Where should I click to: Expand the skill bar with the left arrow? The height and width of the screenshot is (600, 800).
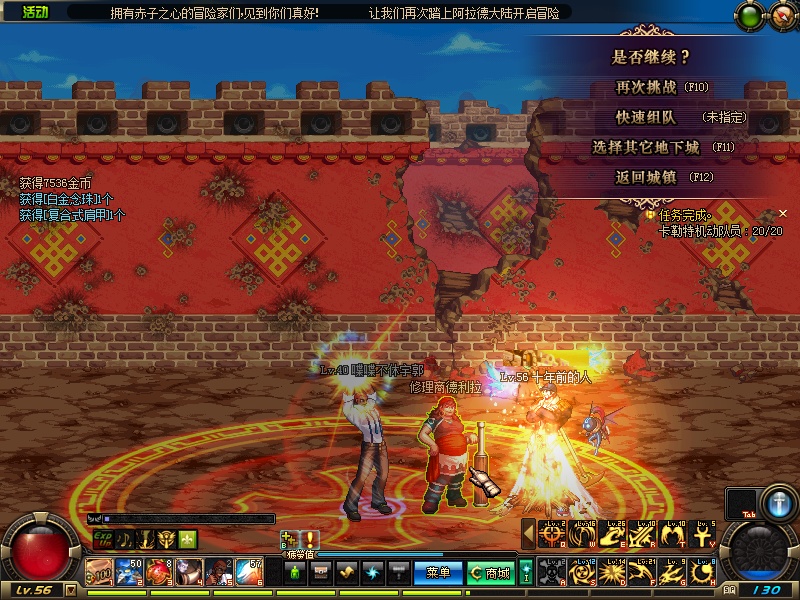click(529, 535)
